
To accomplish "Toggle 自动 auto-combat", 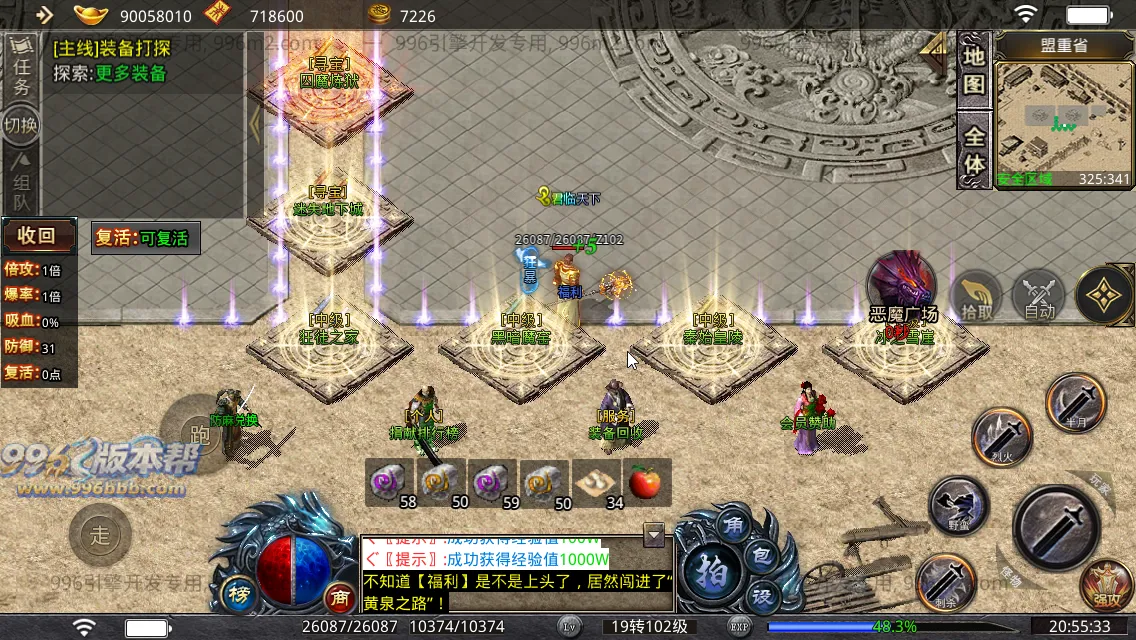I will click(1039, 296).
